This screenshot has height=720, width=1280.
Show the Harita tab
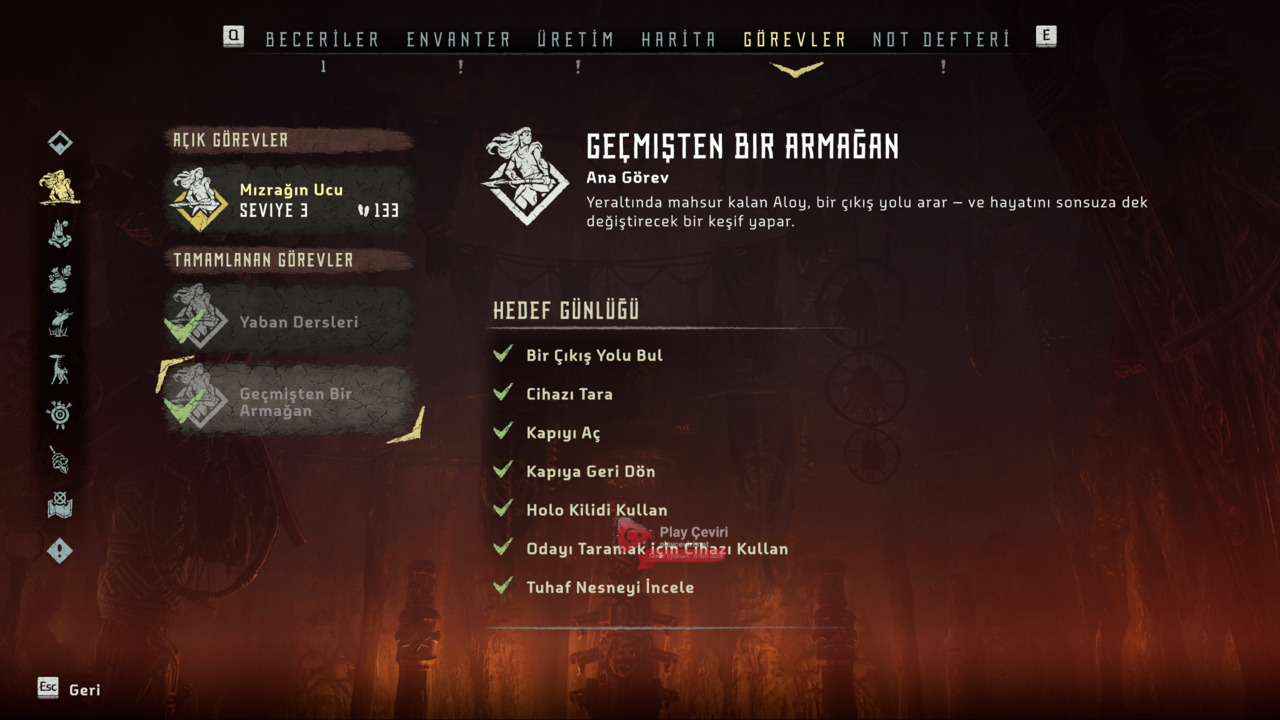coord(678,40)
